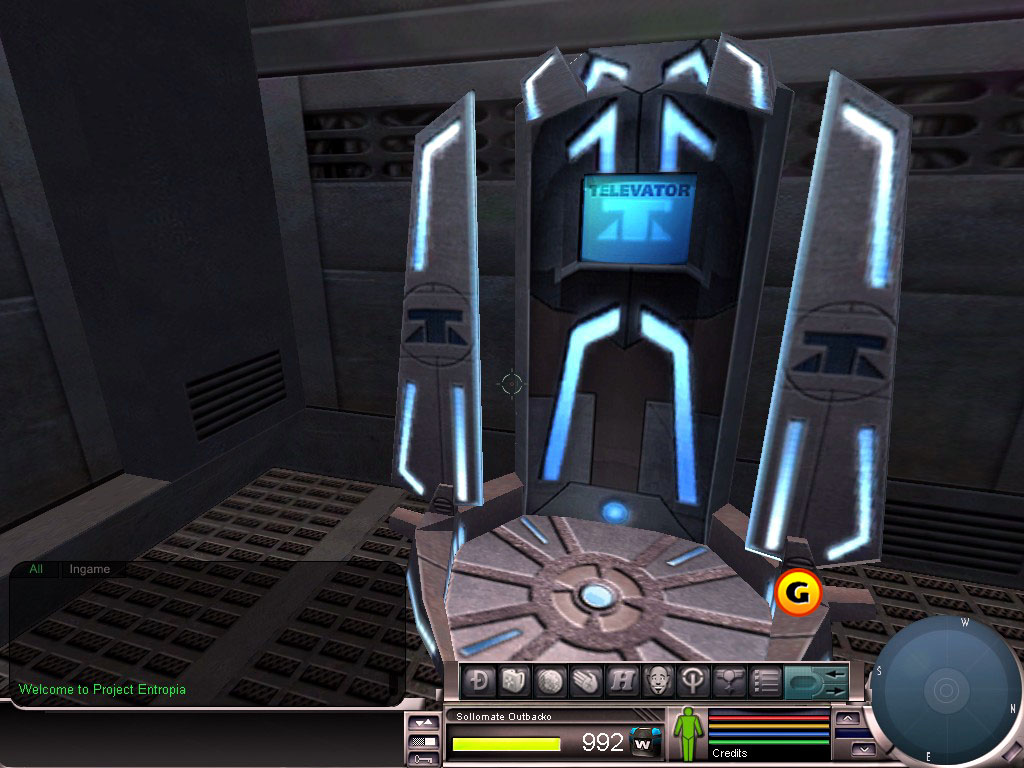1024x768 pixels.
Task: Open the list lines toolbar icon
Action: pyautogui.click(x=765, y=682)
